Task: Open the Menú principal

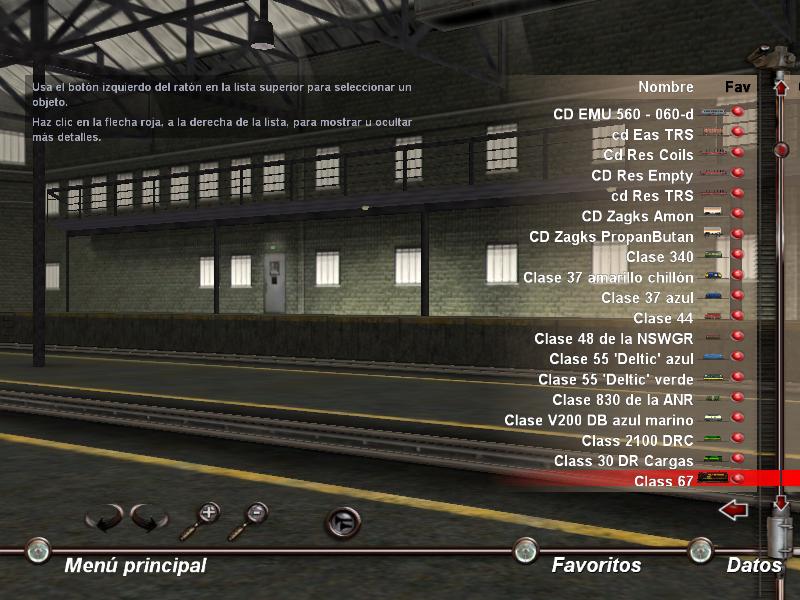Action: [135, 565]
